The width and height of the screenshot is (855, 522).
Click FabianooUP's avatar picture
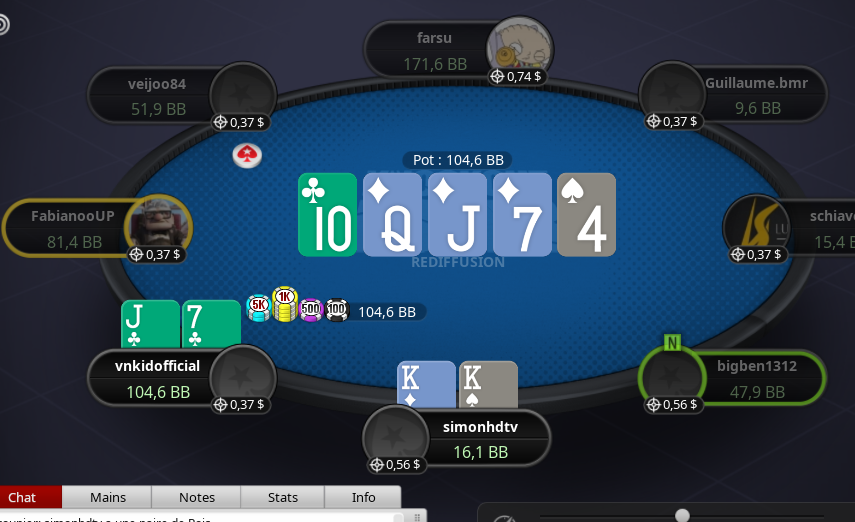pyautogui.click(x=158, y=226)
